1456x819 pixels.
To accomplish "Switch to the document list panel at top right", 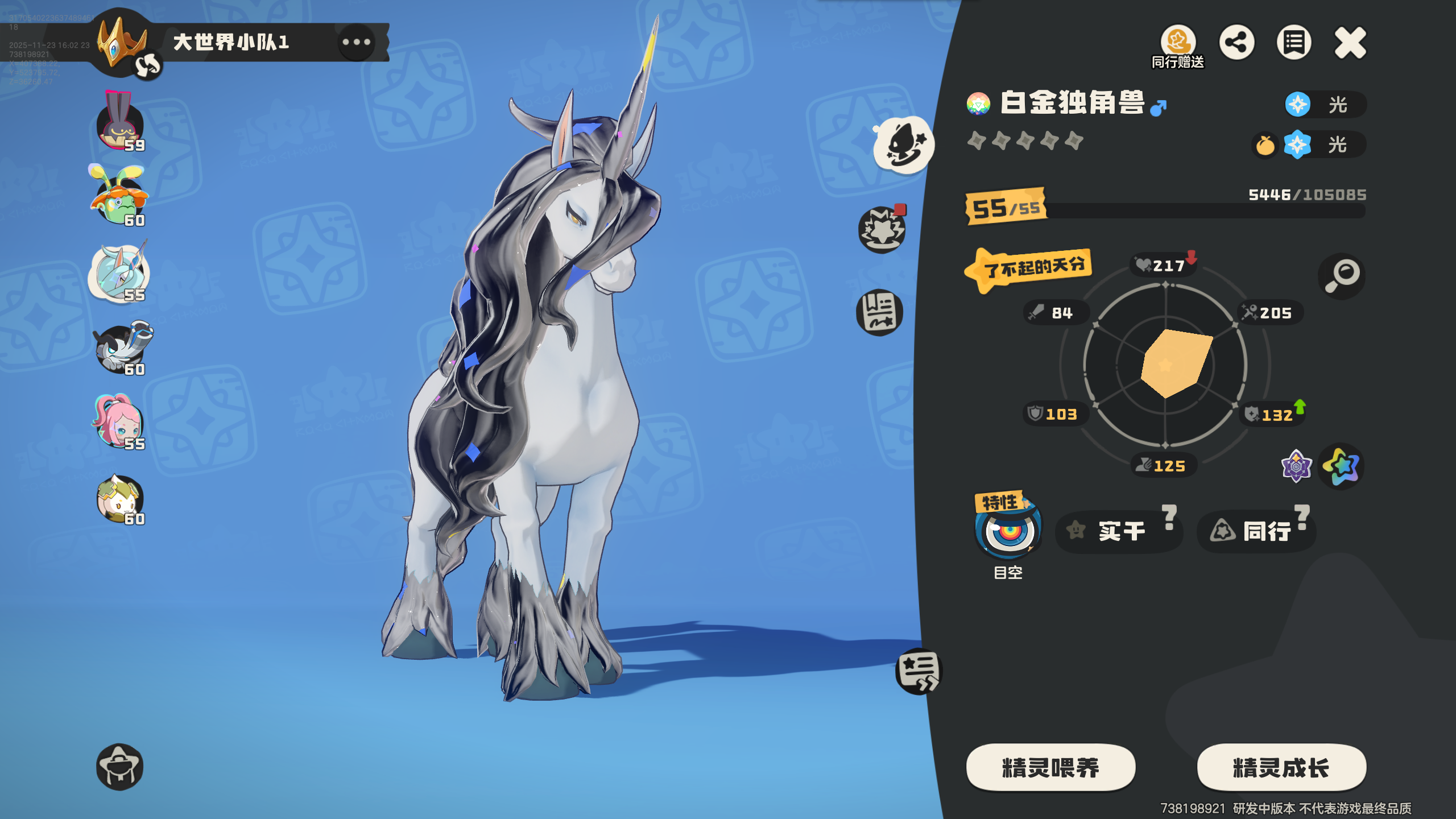I will coord(1294,42).
